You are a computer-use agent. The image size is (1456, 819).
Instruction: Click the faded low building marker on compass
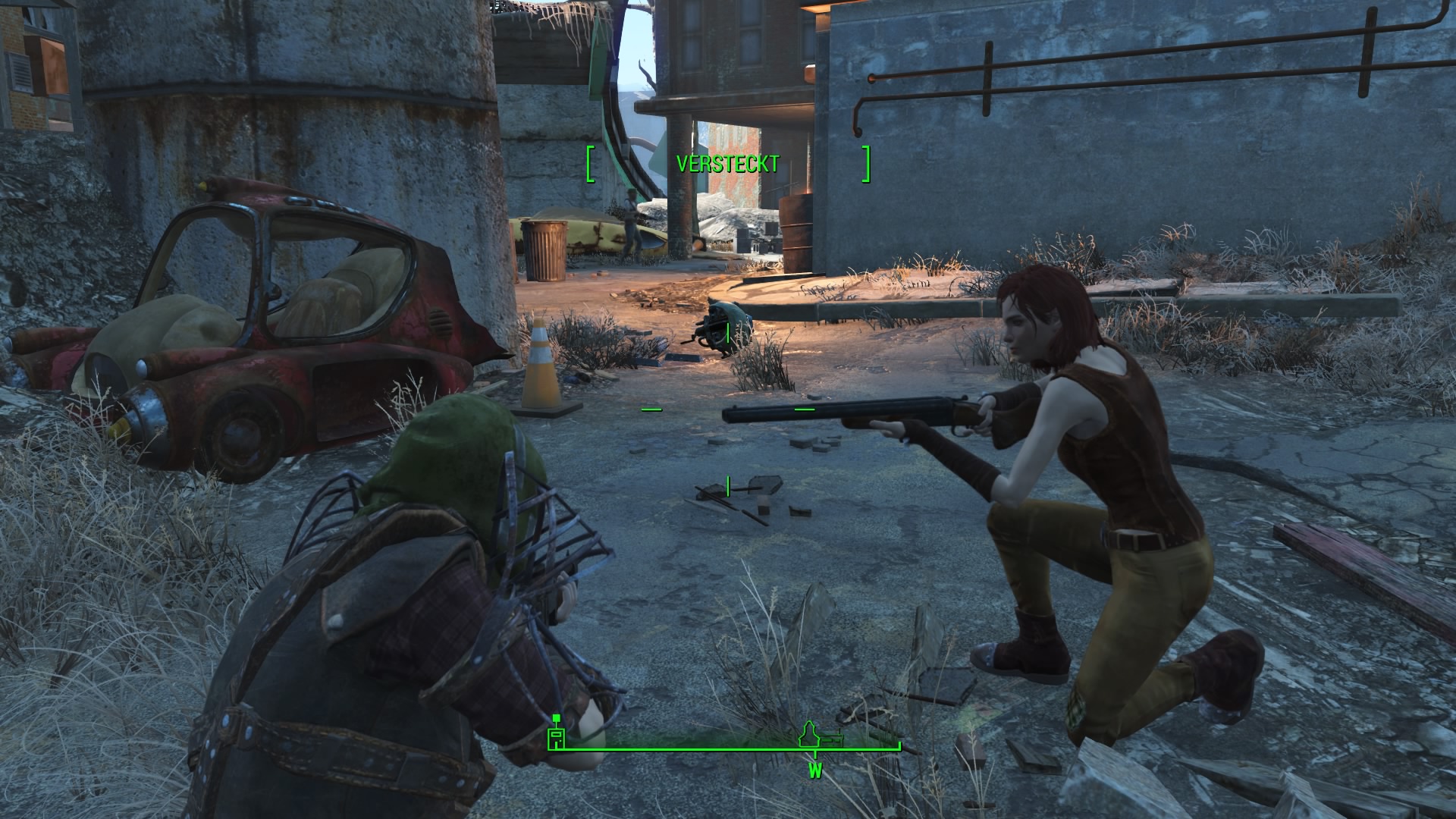click(x=833, y=738)
